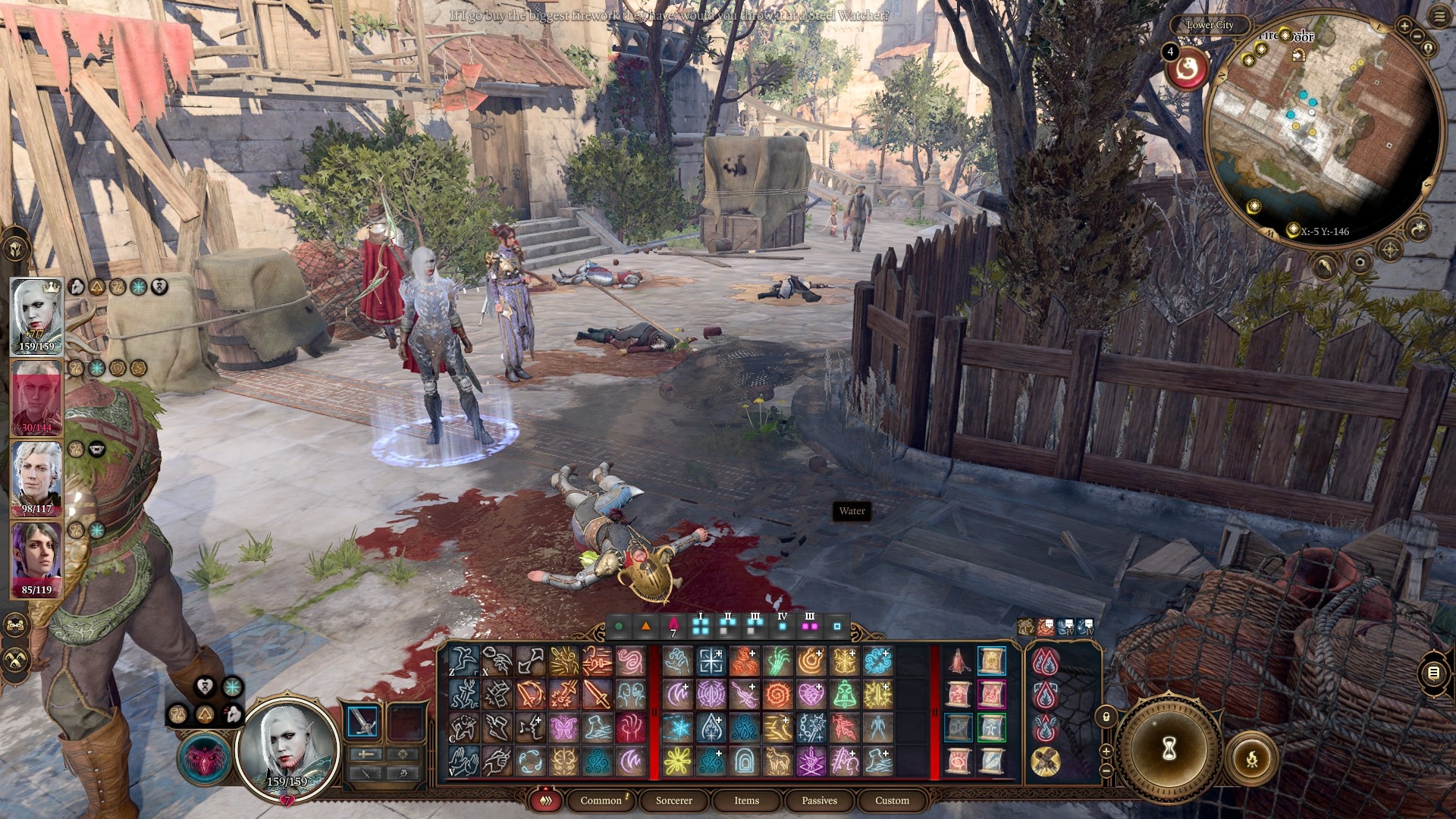This screenshot has width=1456, height=819.
Task: Use the pink butterfly ability
Action: click(x=563, y=727)
